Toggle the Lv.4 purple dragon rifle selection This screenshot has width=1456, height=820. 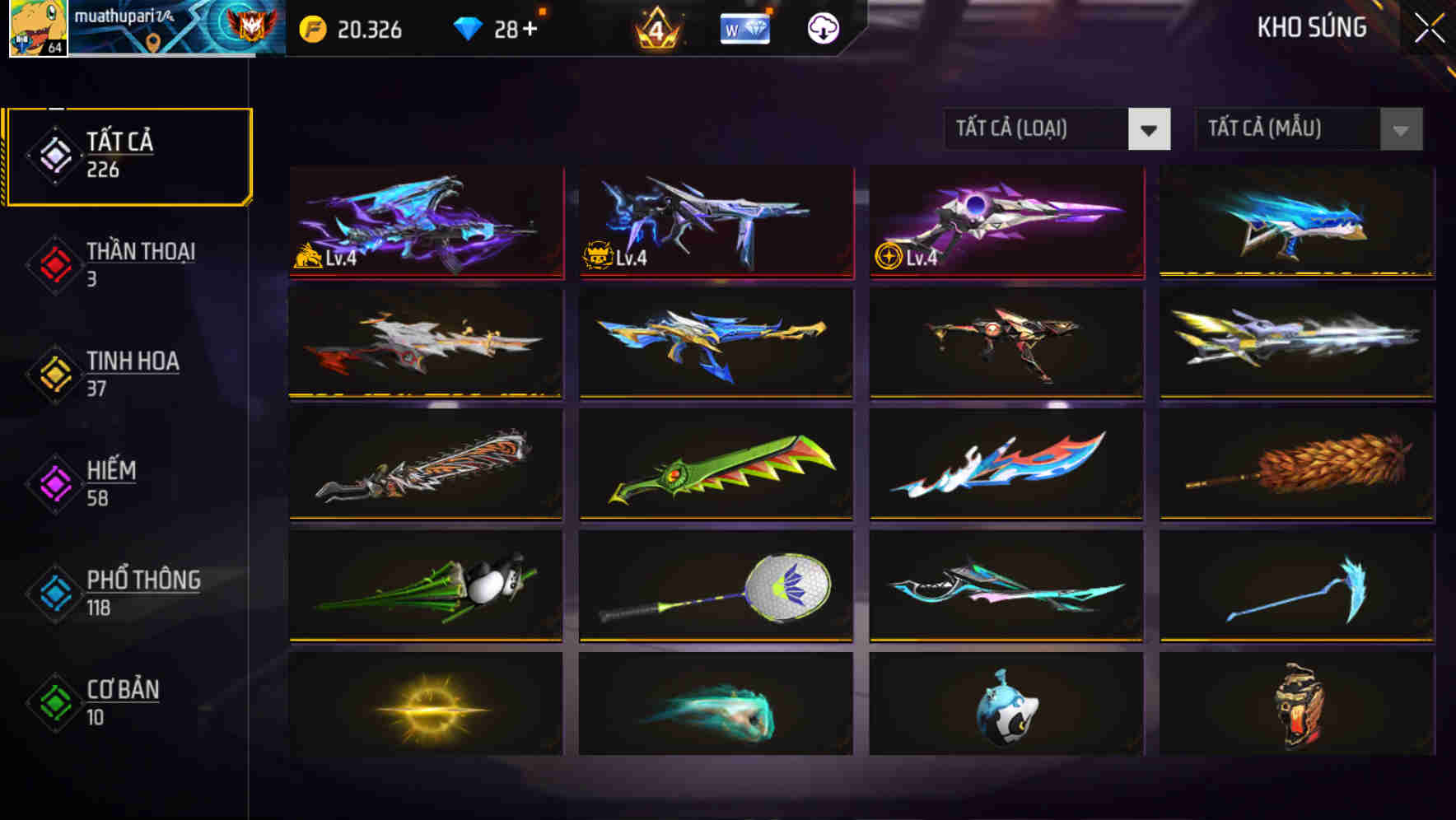[425, 222]
